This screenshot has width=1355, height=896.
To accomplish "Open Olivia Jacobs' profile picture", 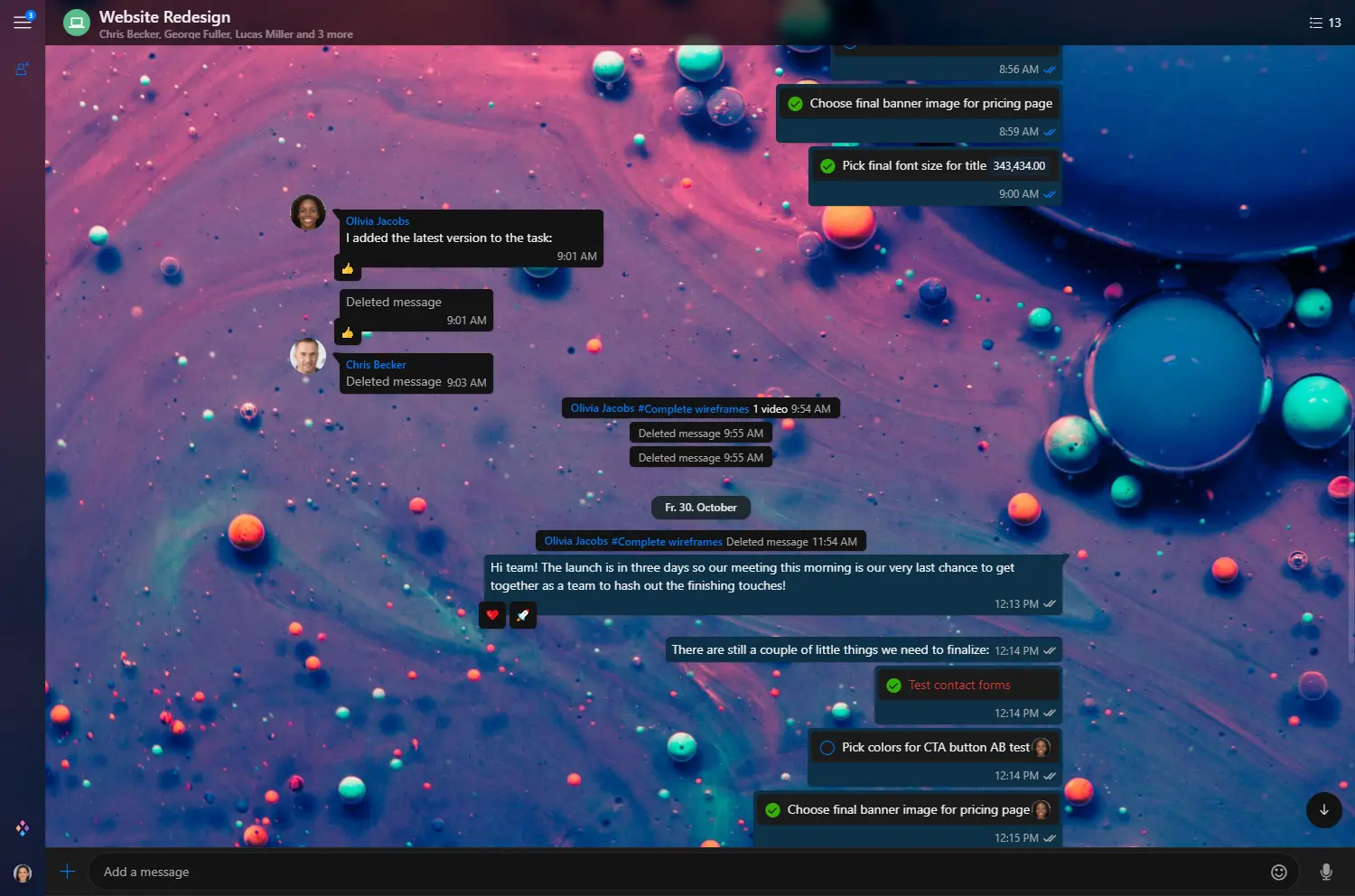I will coord(308,213).
